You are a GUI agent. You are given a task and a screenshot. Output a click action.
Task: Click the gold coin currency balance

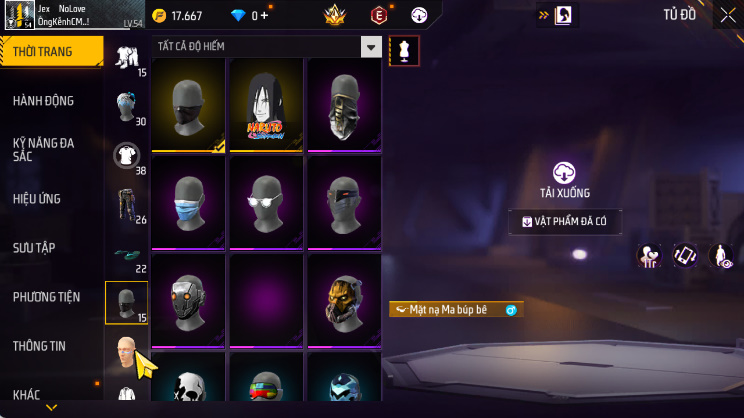point(178,16)
